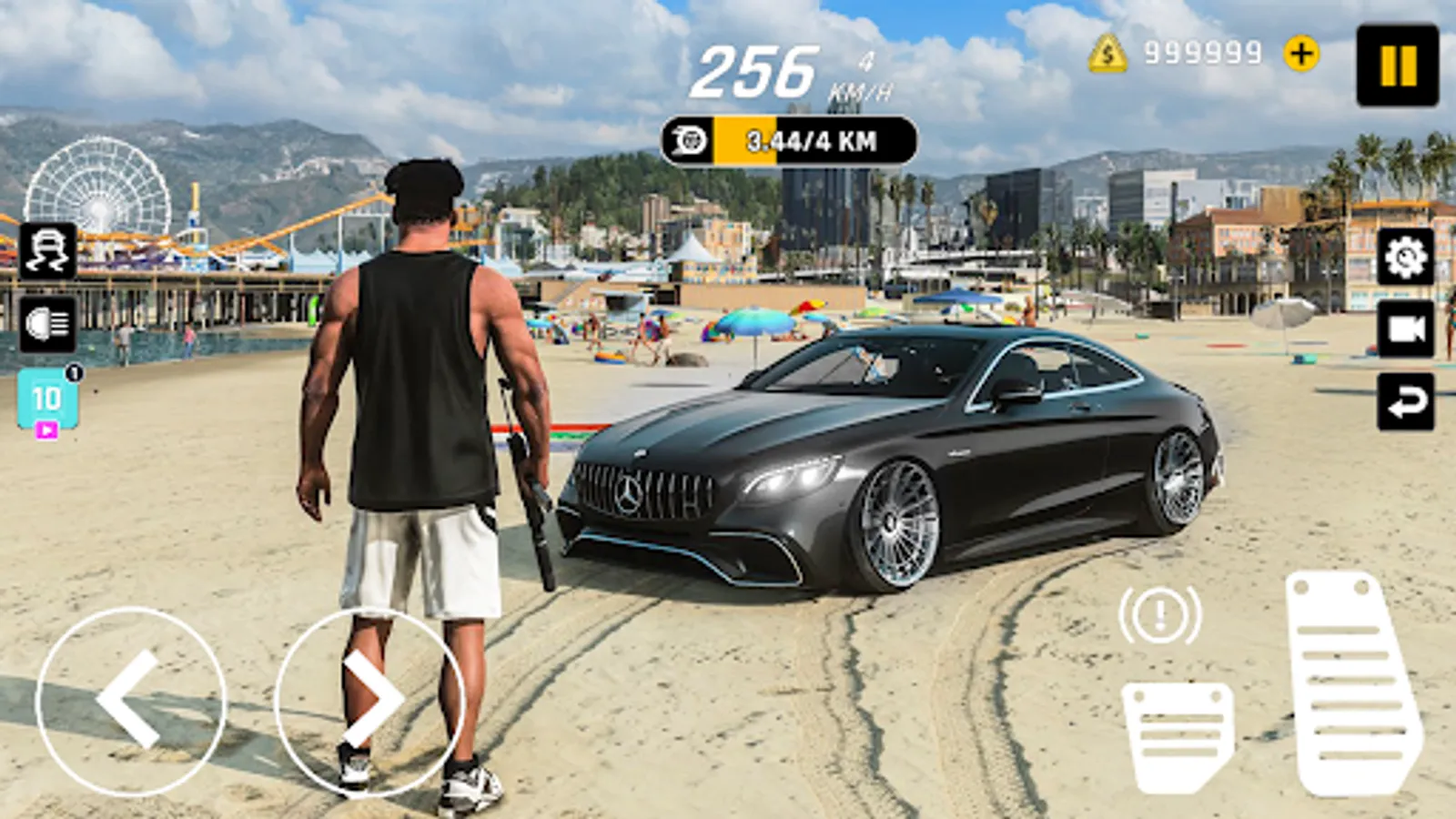The image size is (1456, 819).
Task: Open the 10-coin reward card
Action: (47, 398)
